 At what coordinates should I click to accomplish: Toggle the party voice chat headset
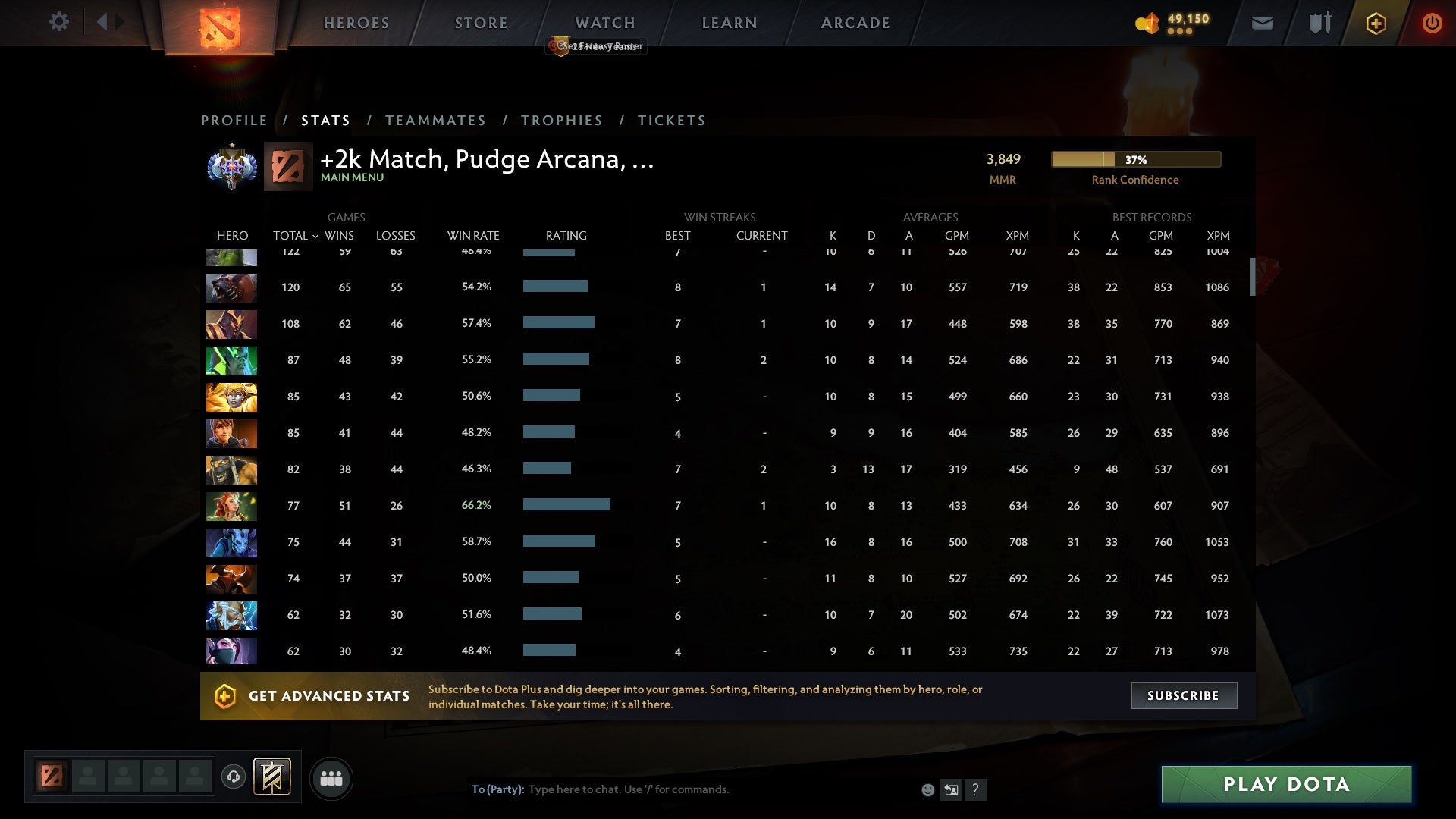pyautogui.click(x=233, y=778)
